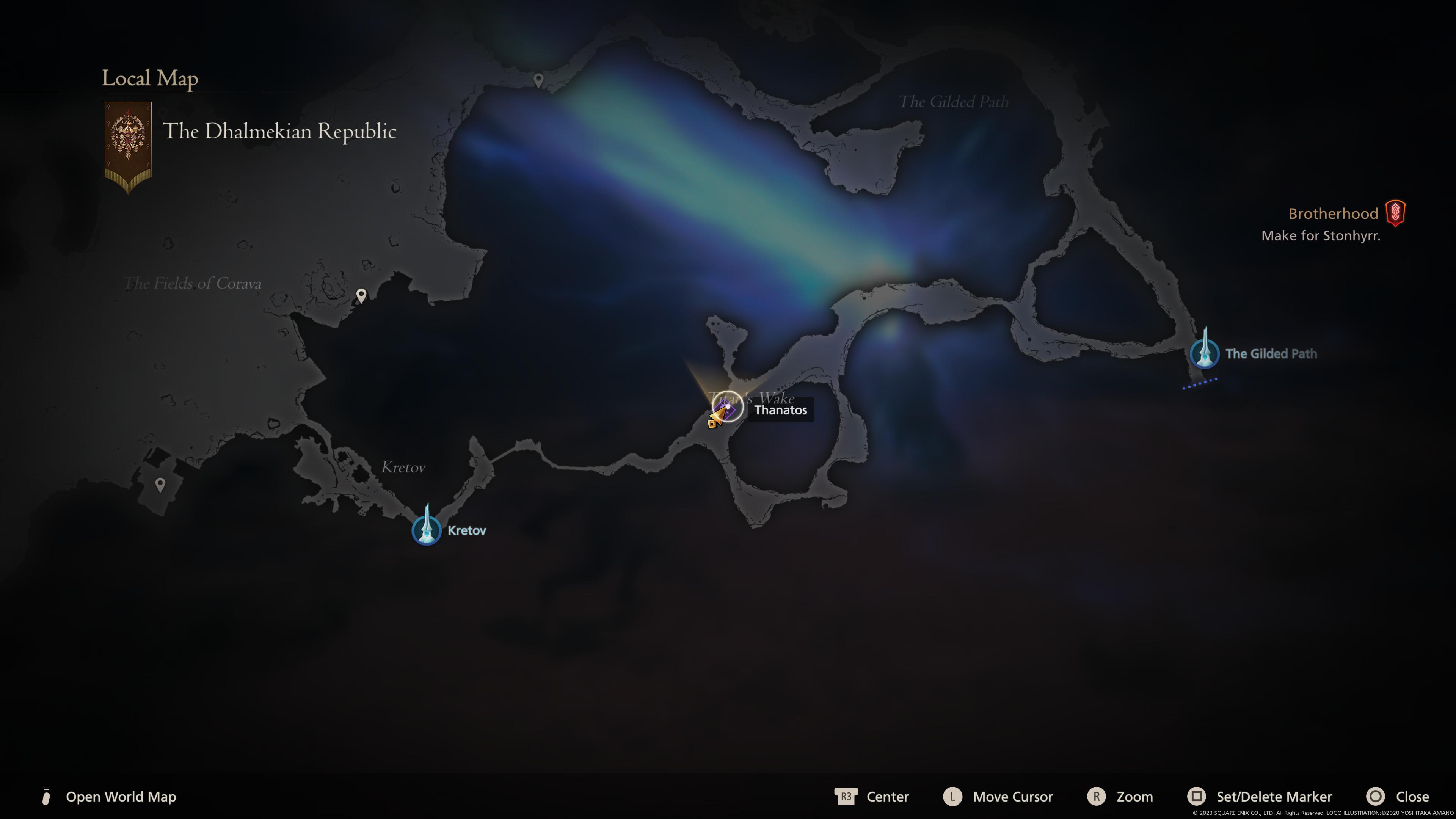1456x819 pixels.
Task: Click the pin marker west of Kretov
Action: tap(160, 483)
